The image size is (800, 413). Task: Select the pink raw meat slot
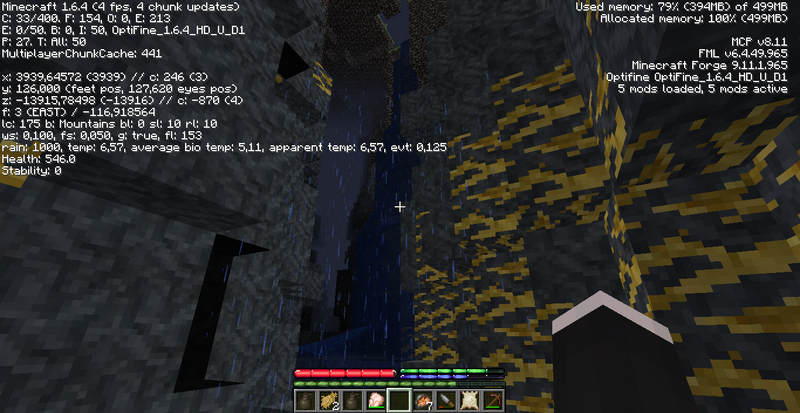(378, 401)
